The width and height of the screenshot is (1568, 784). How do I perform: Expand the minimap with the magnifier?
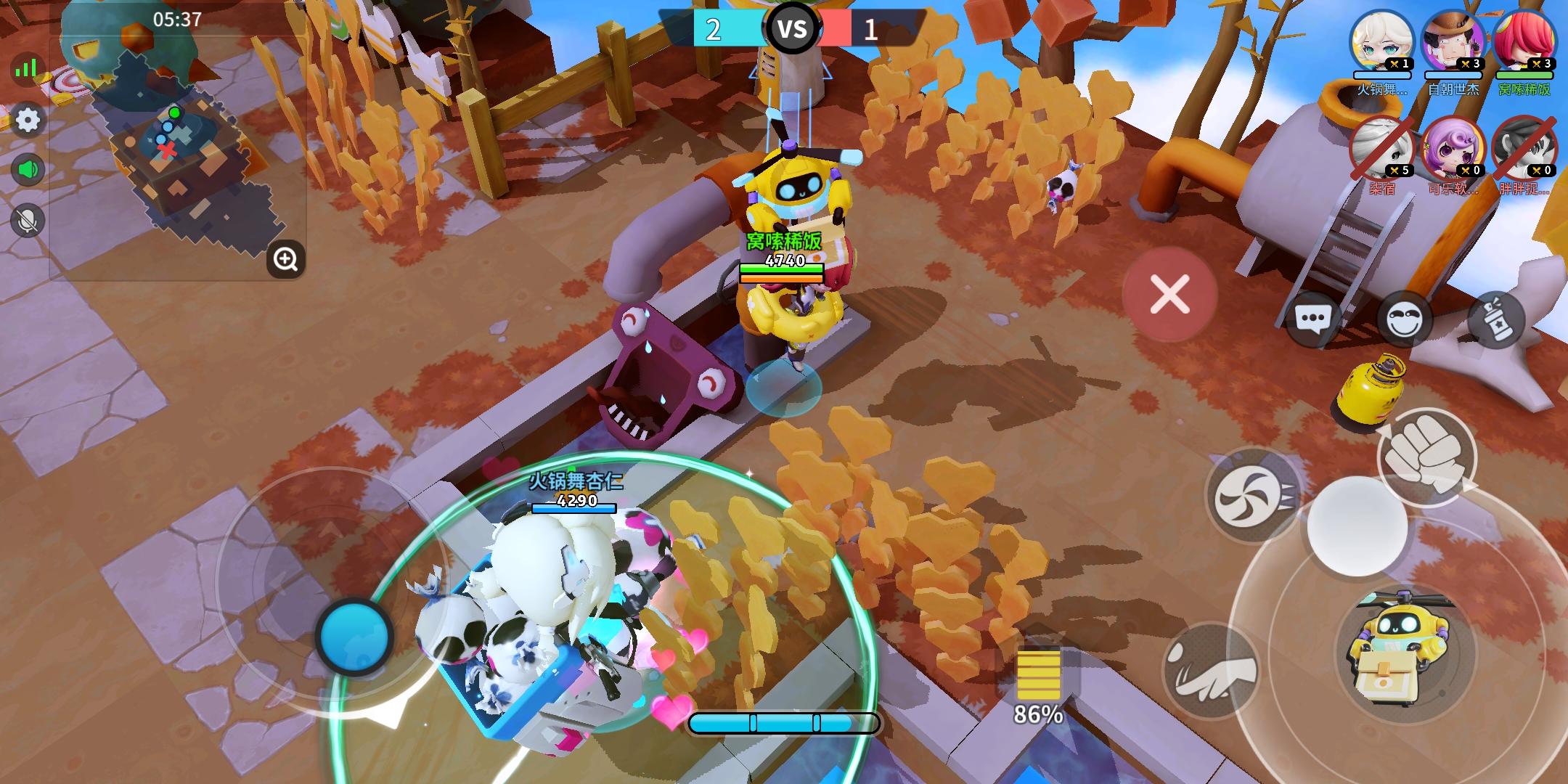click(x=285, y=260)
